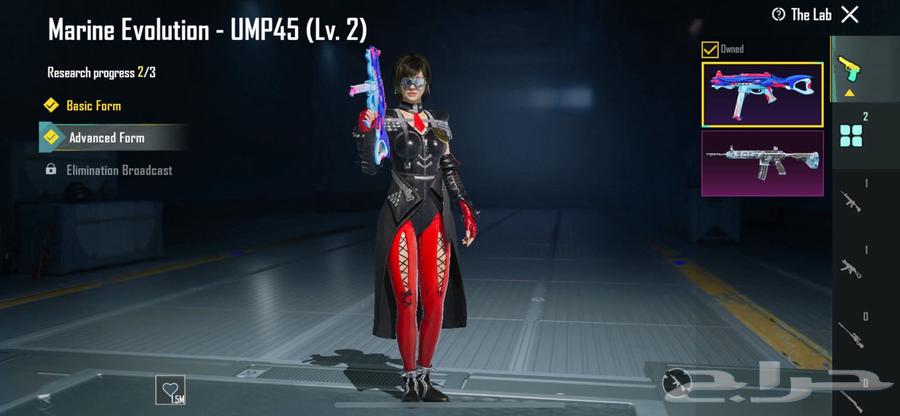Select the locked Elimination Broadcast entry
Image resolution: width=900 pixels, height=416 pixels.
[x=118, y=170]
